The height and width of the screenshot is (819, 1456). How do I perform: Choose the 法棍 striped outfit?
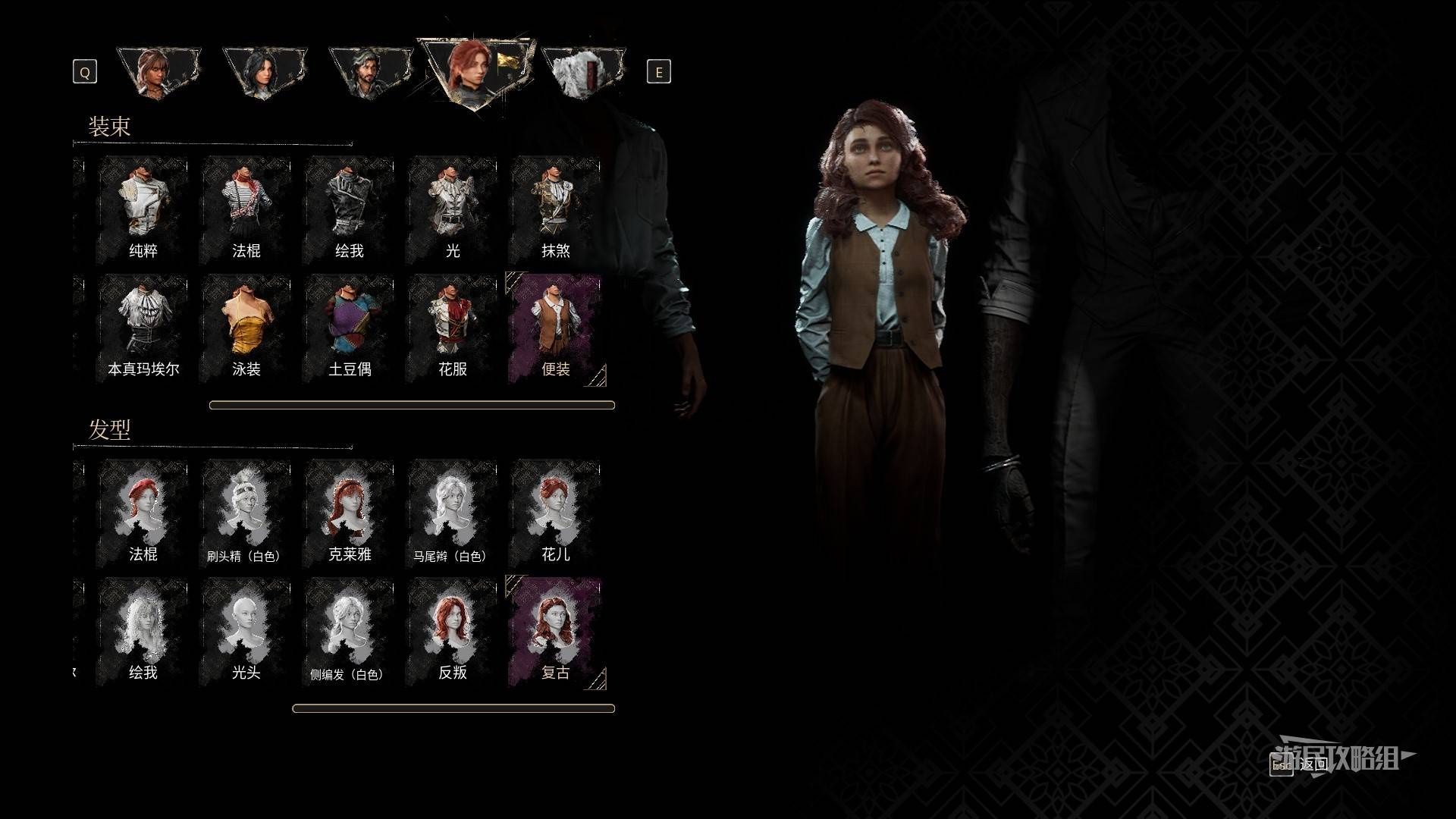(x=246, y=210)
